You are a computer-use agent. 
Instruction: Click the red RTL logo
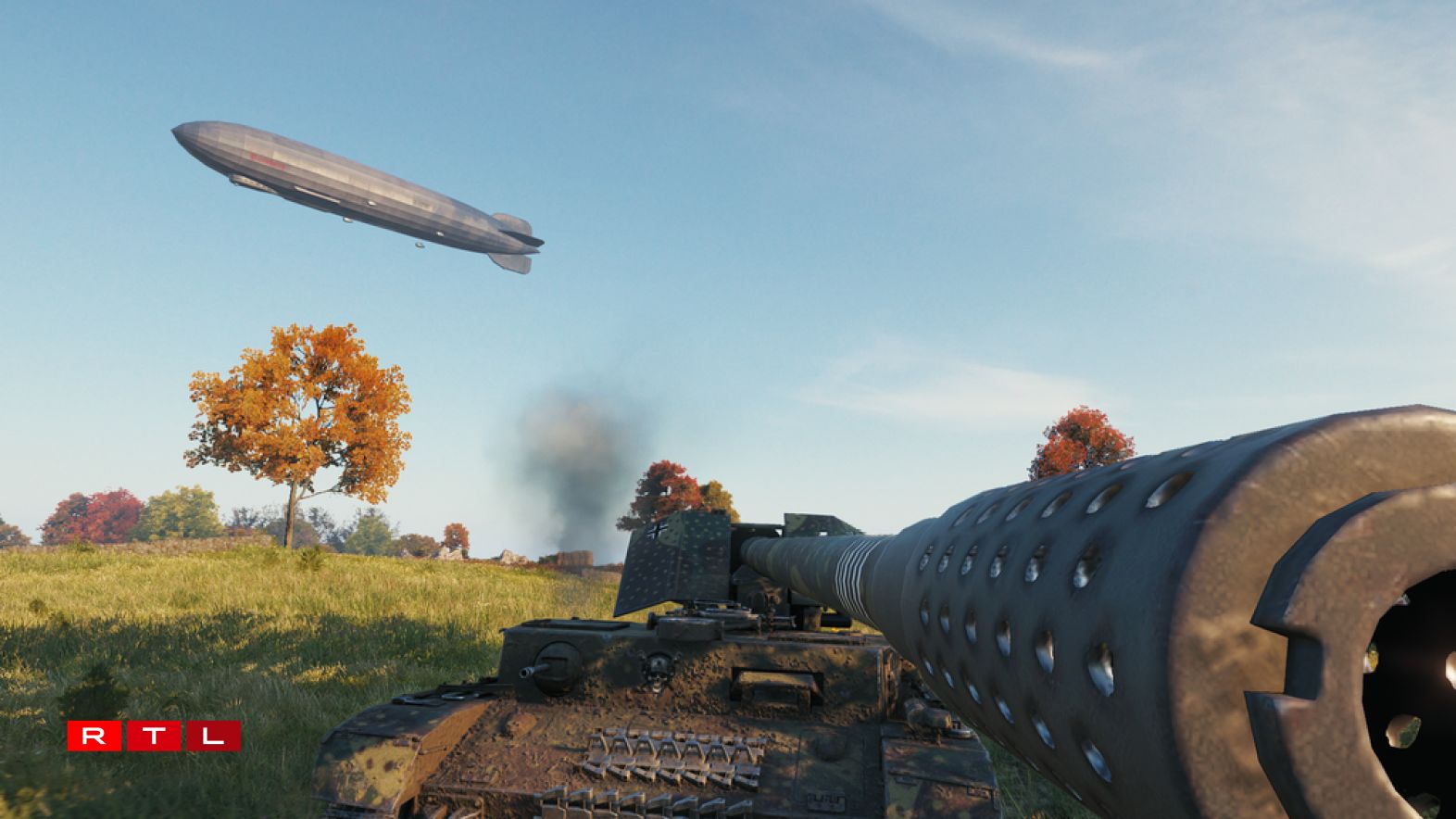click(154, 737)
